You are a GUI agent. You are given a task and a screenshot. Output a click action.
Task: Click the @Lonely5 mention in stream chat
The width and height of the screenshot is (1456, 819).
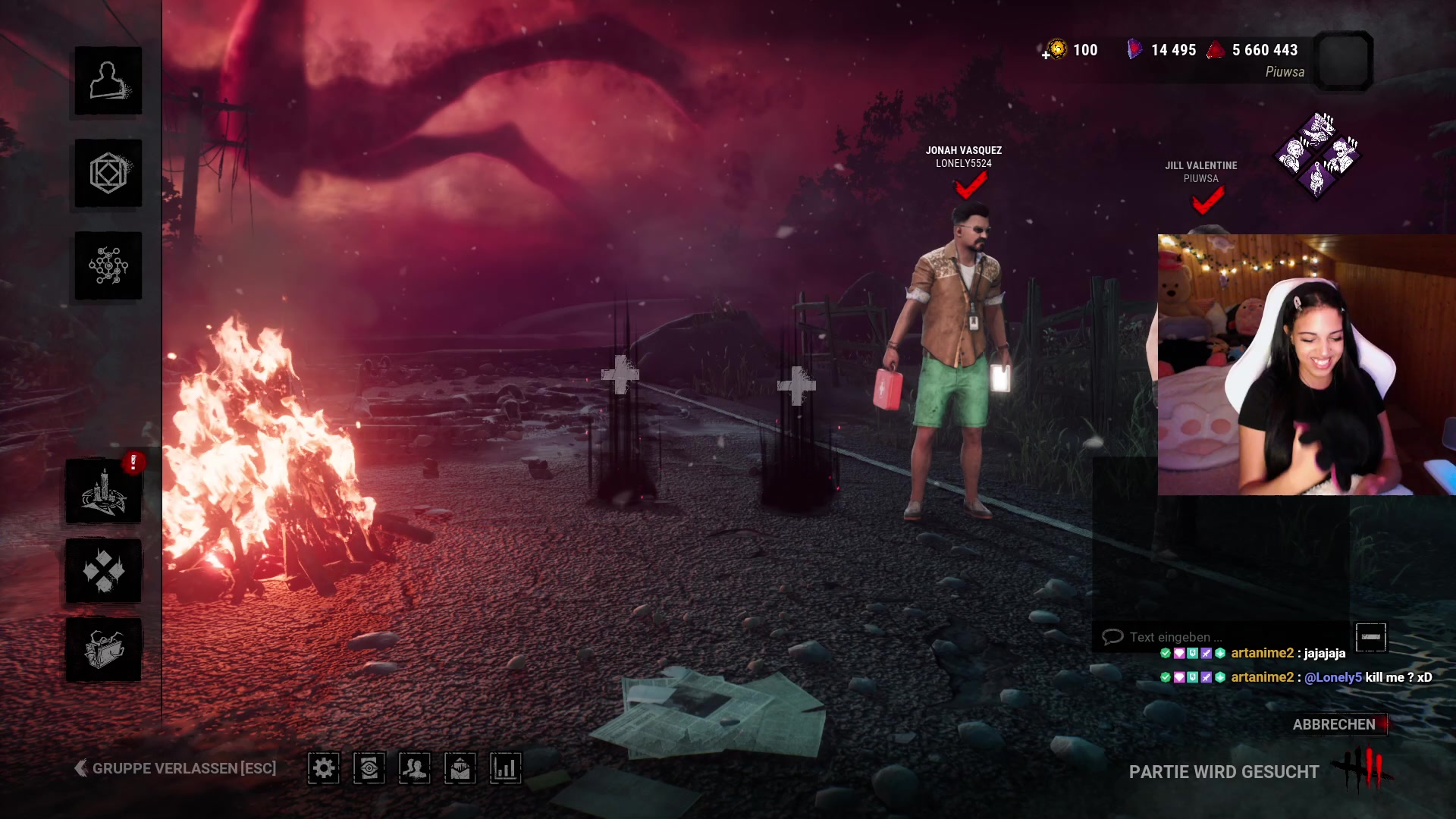1332,677
